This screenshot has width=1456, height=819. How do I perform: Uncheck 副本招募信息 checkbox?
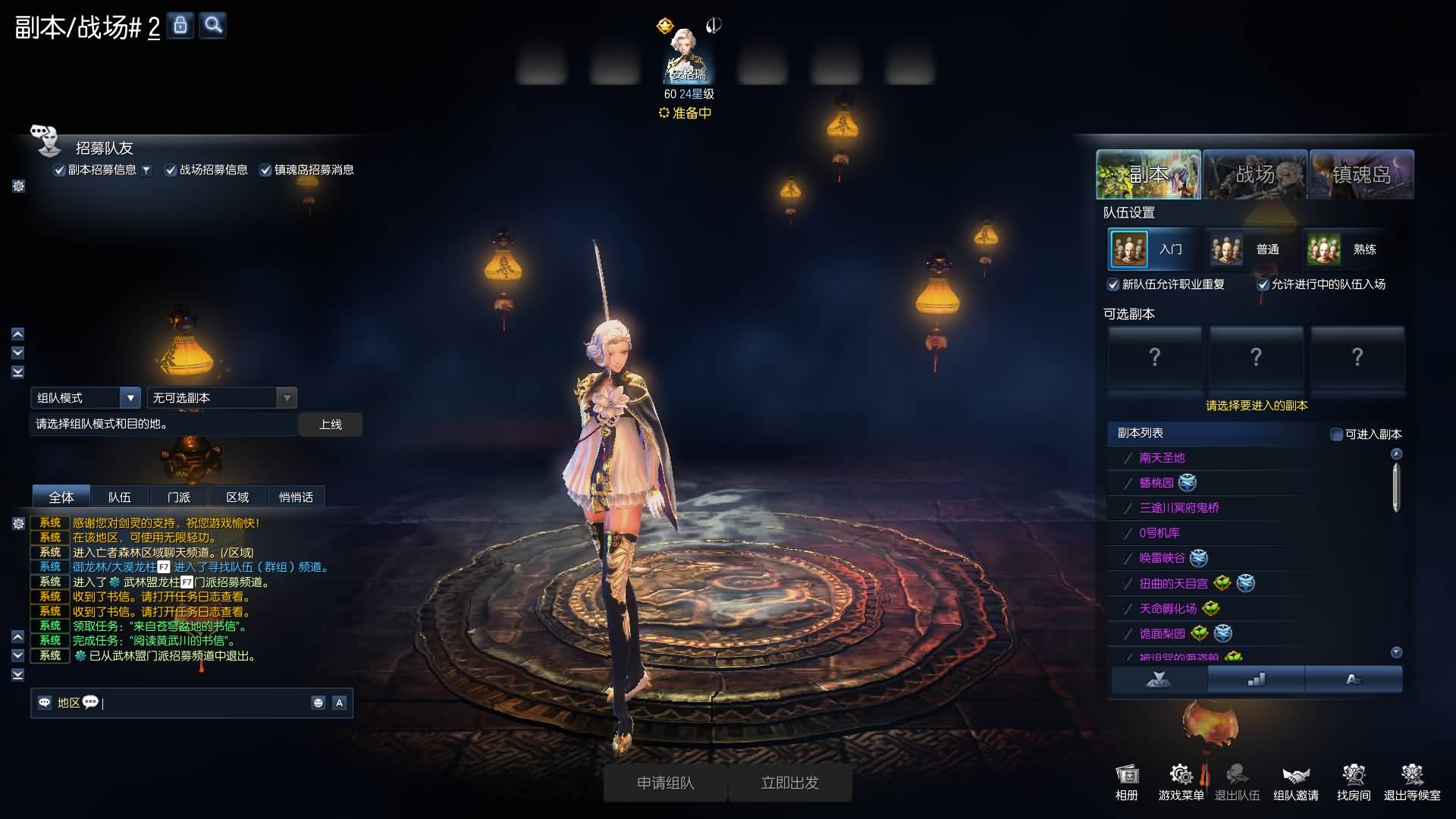click(59, 171)
